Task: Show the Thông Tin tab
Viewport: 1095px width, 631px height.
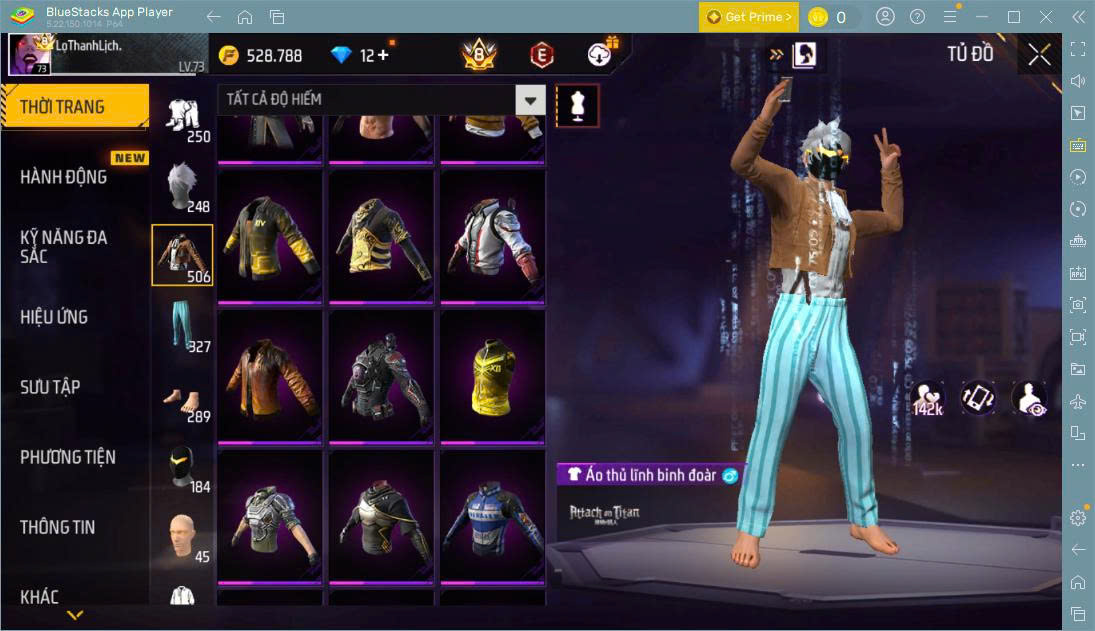Action: tap(58, 527)
